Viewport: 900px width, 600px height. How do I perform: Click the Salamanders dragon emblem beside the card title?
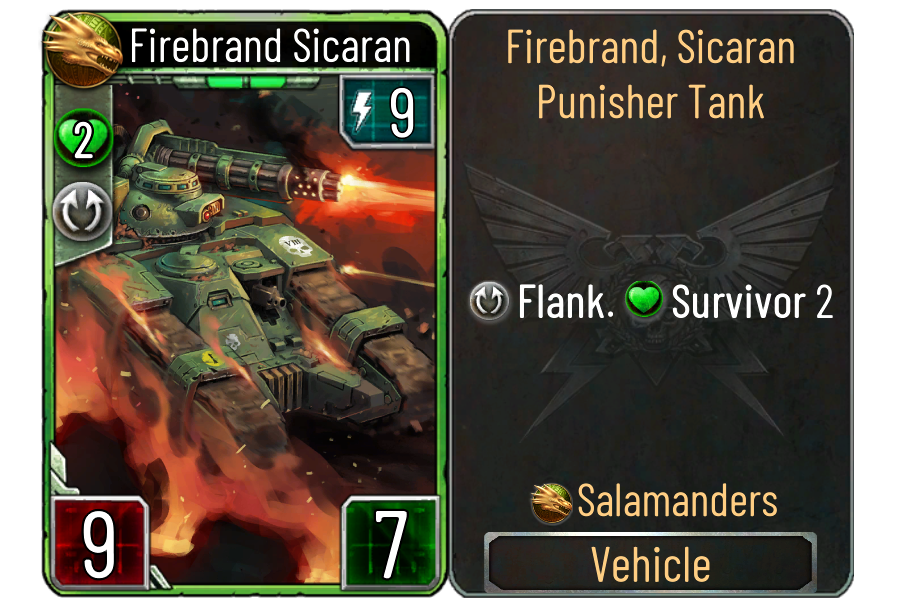click(83, 46)
